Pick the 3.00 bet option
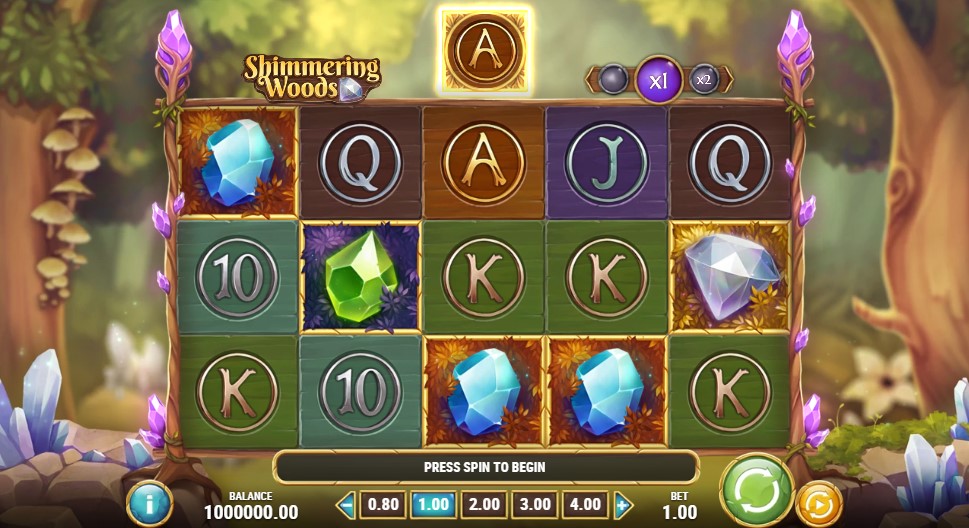The width and height of the screenshot is (969, 528). pyautogui.click(x=534, y=505)
